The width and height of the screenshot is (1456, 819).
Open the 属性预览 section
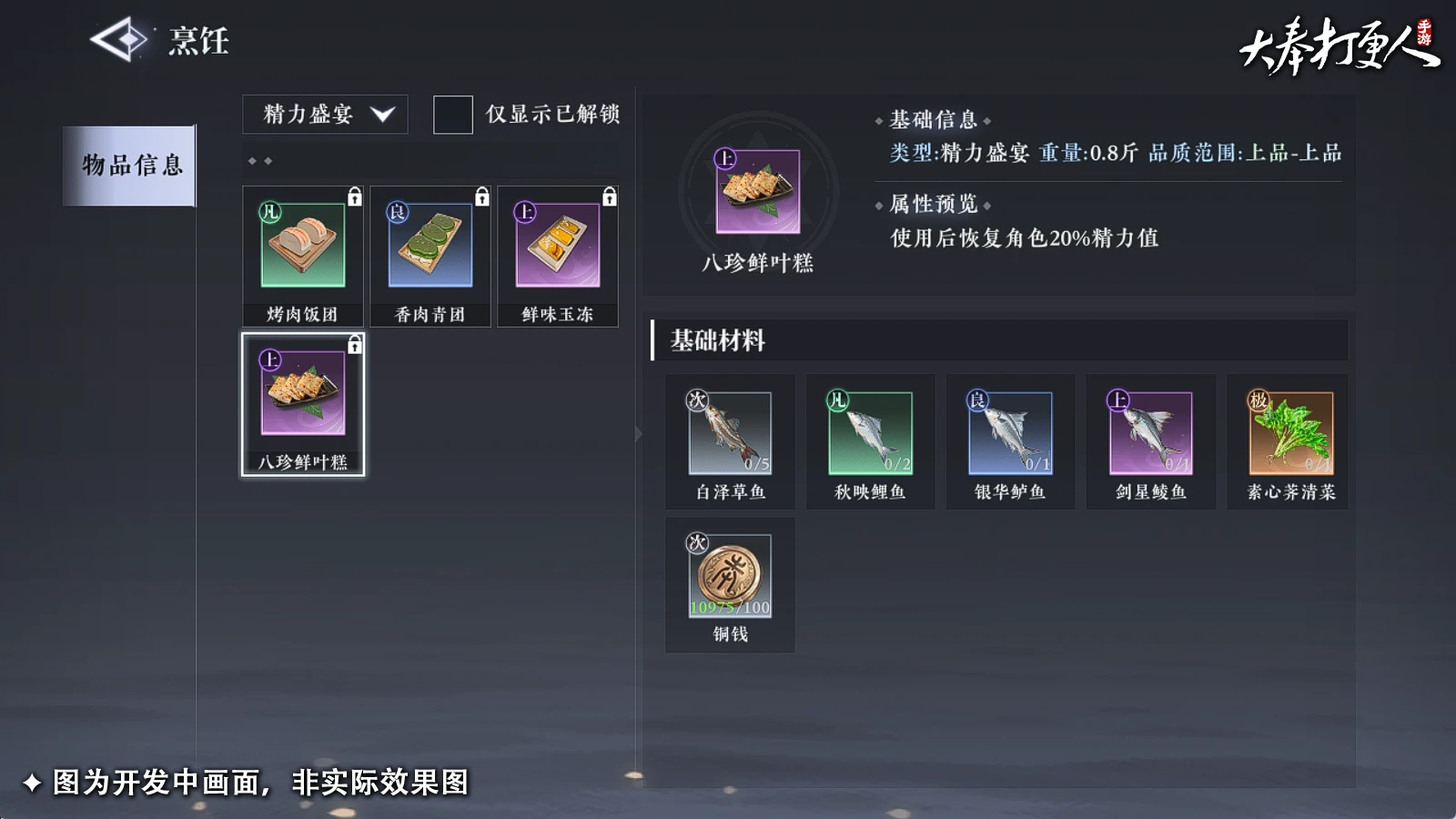(930, 204)
